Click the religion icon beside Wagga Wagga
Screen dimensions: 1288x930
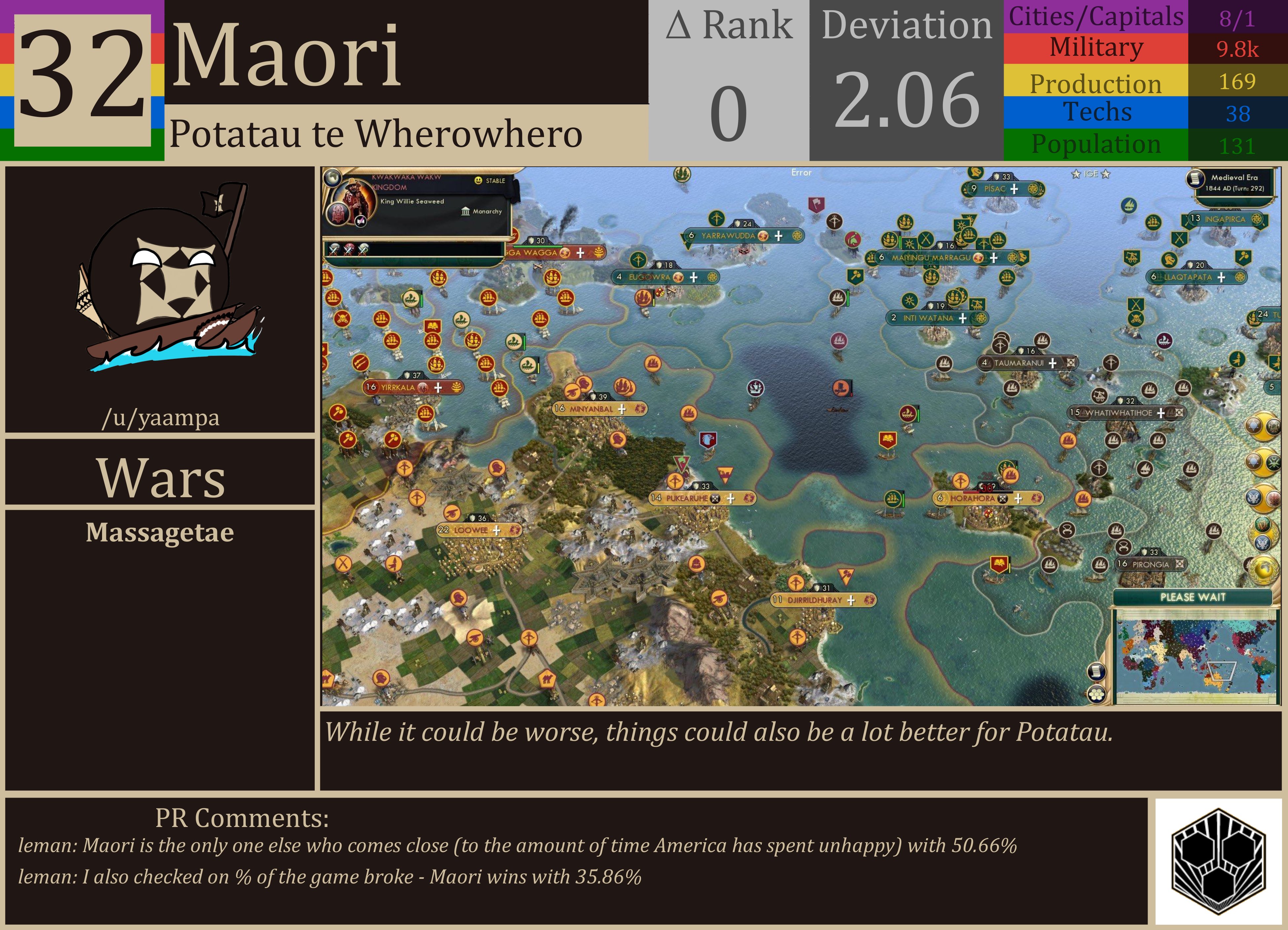(x=564, y=253)
